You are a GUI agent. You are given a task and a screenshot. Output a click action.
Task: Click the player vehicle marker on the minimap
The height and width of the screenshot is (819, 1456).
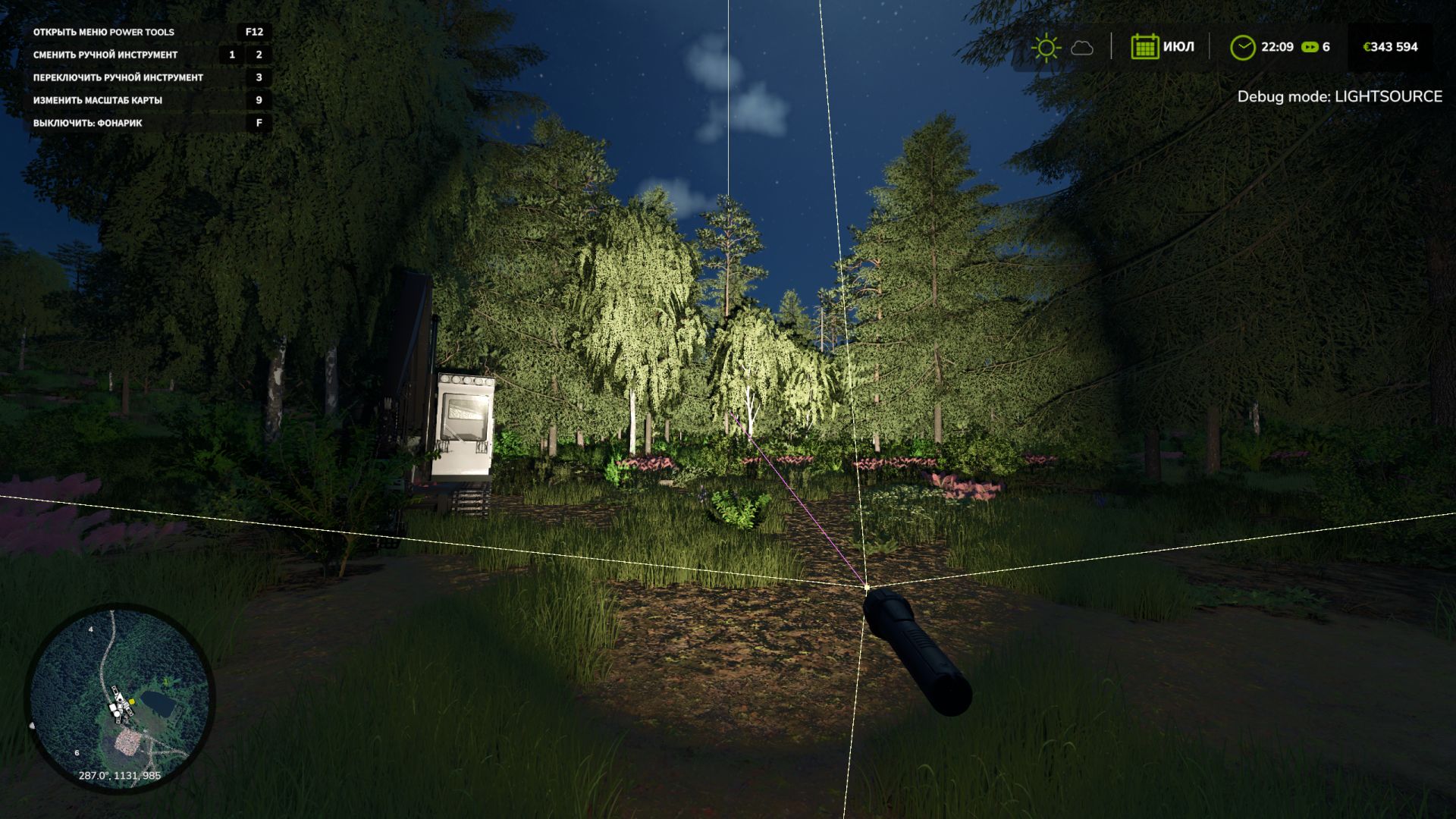(x=120, y=700)
